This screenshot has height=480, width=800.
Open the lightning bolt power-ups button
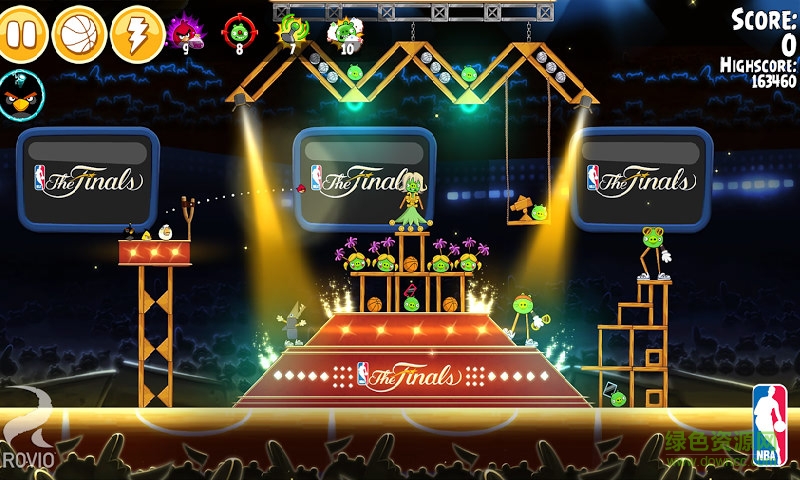pyautogui.click(x=137, y=35)
